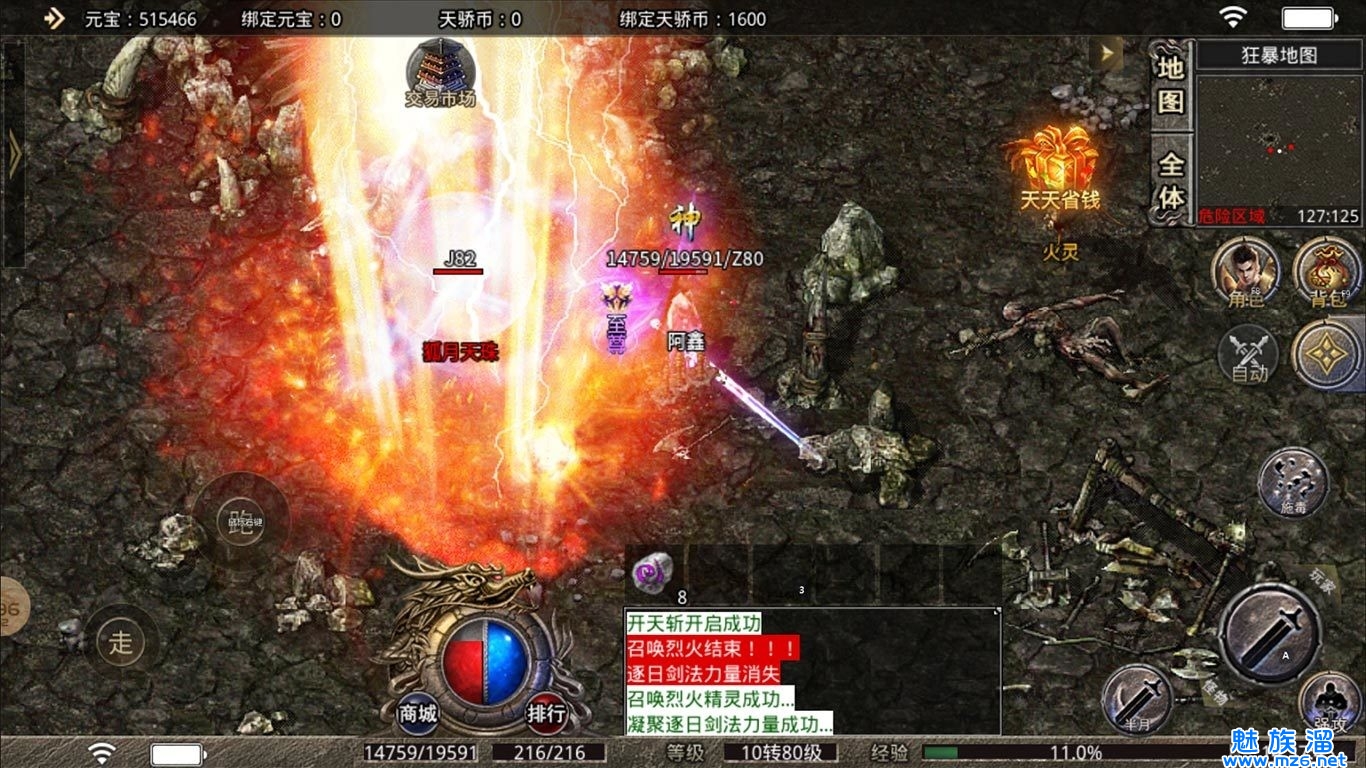Open the 背包 backpack
This screenshot has height=768, width=1366.
pos(1326,273)
